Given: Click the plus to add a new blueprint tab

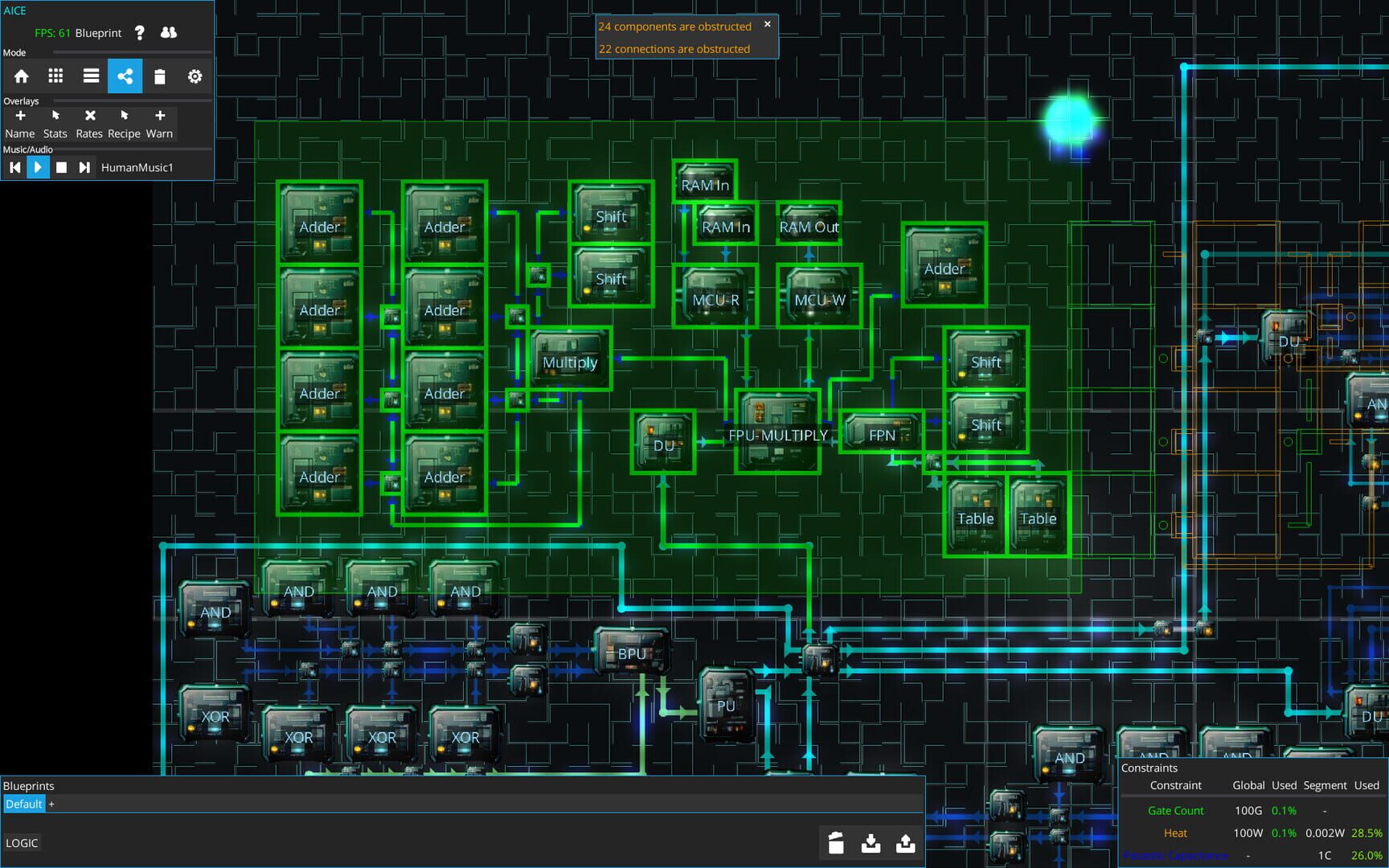Looking at the screenshot, I should point(51,804).
